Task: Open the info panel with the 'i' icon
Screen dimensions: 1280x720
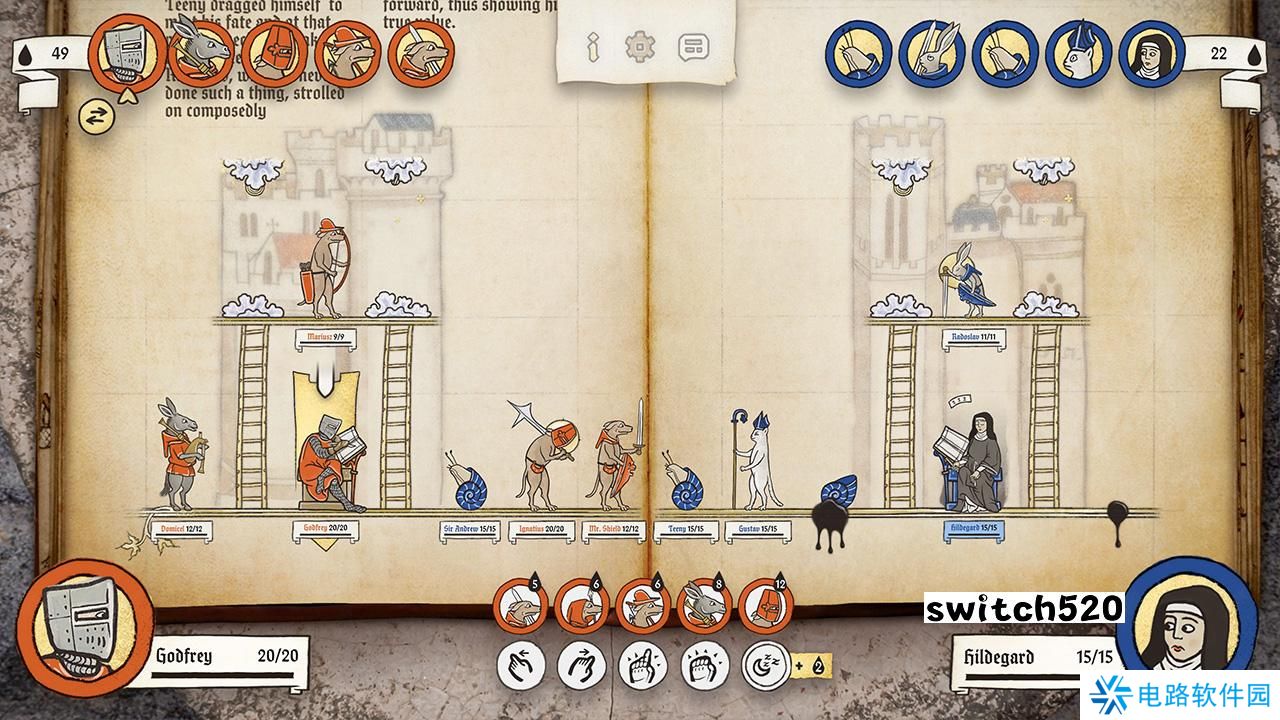Action: (x=593, y=46)
